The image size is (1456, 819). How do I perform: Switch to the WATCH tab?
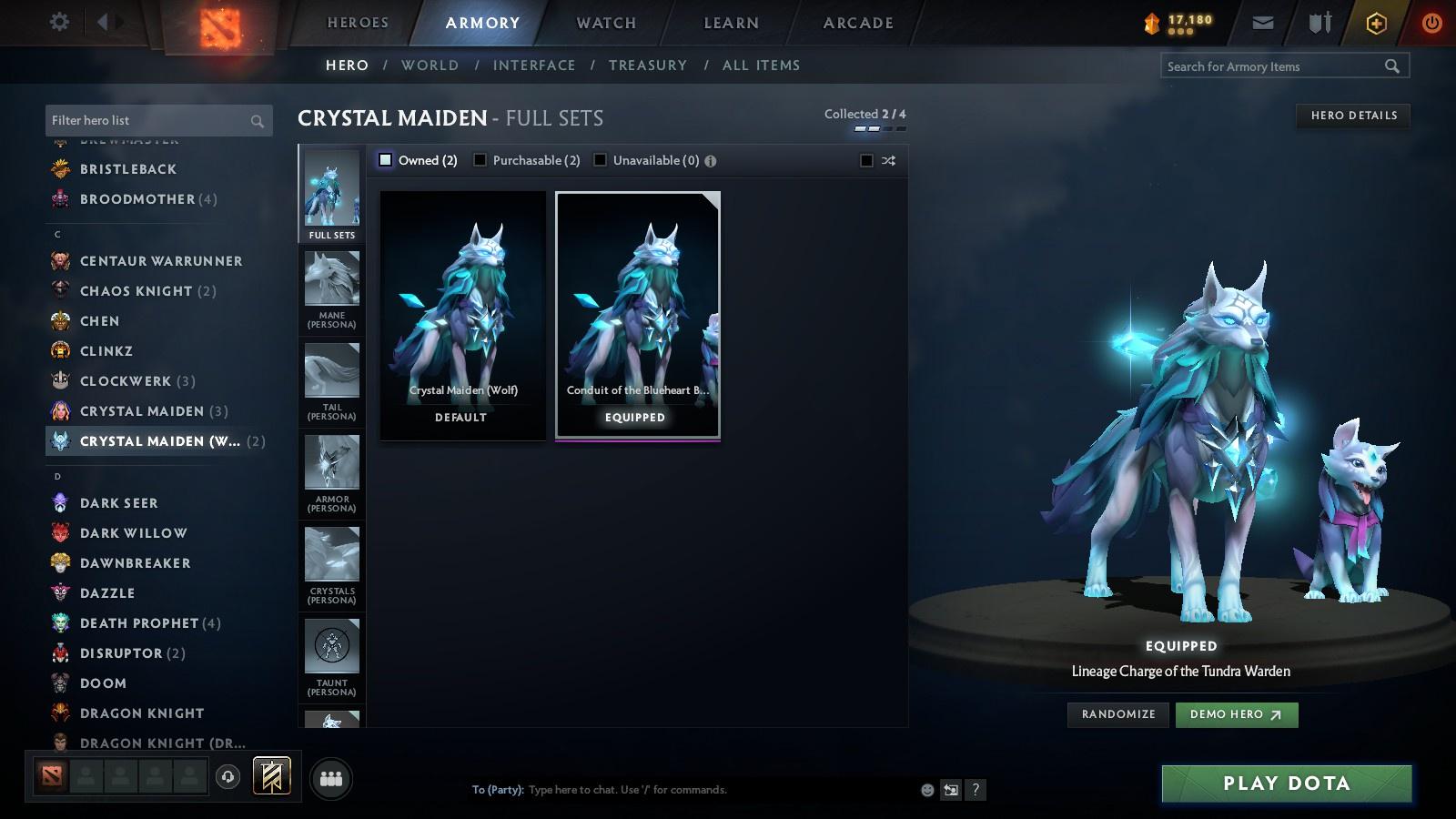pos(603,23)
